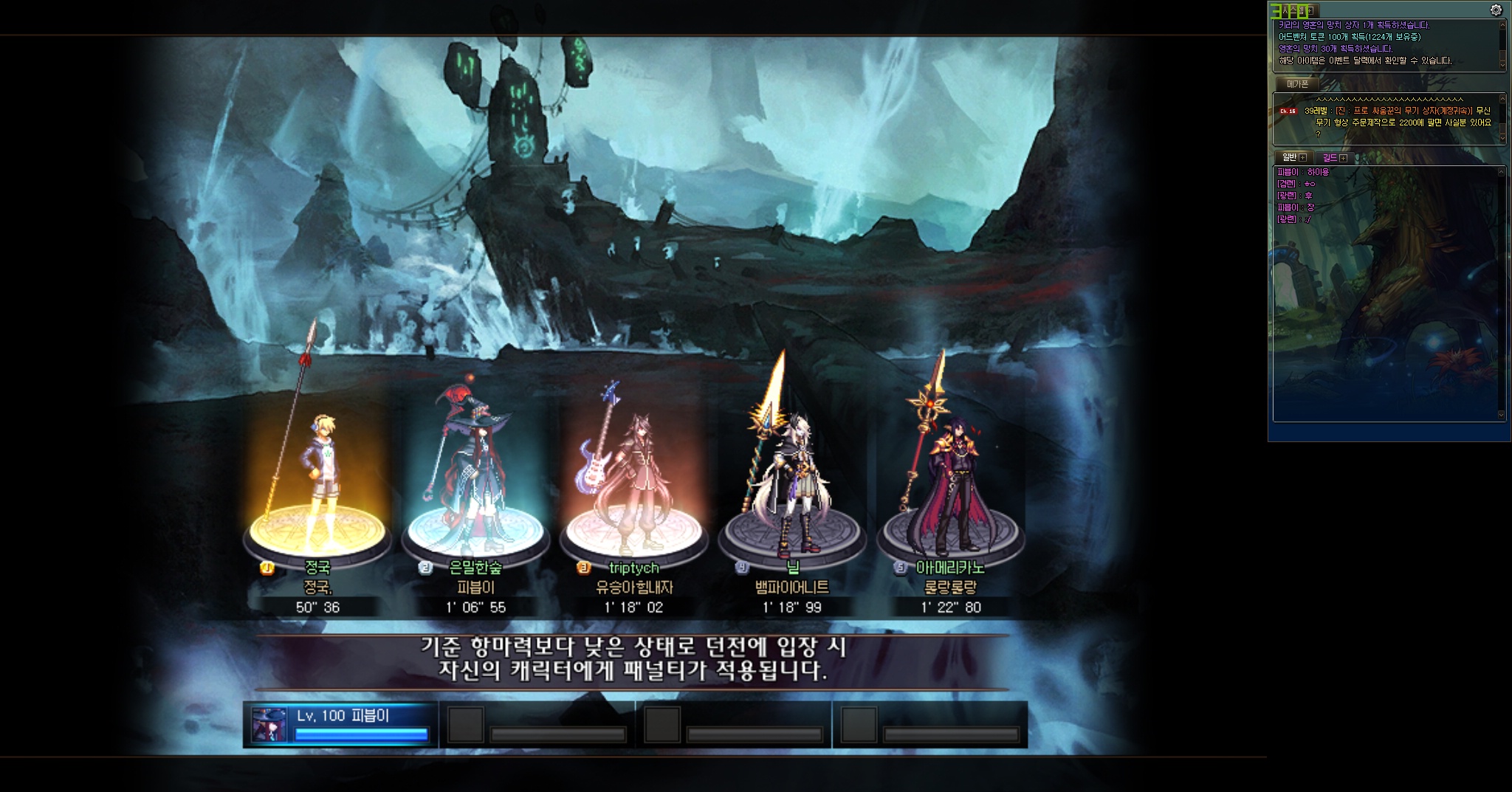Viewport: 1512px width, 792px height.
Task: Open chat settings with the gear icon
Action: pos(1496,10)
